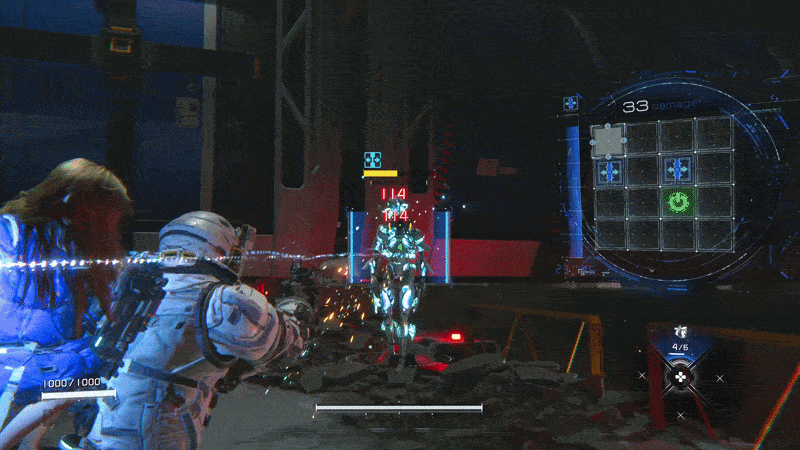Click the blue arrow node below the grey cursor tile
The height and width of the screenshot is (450, 800).
[x=609, y=171]
